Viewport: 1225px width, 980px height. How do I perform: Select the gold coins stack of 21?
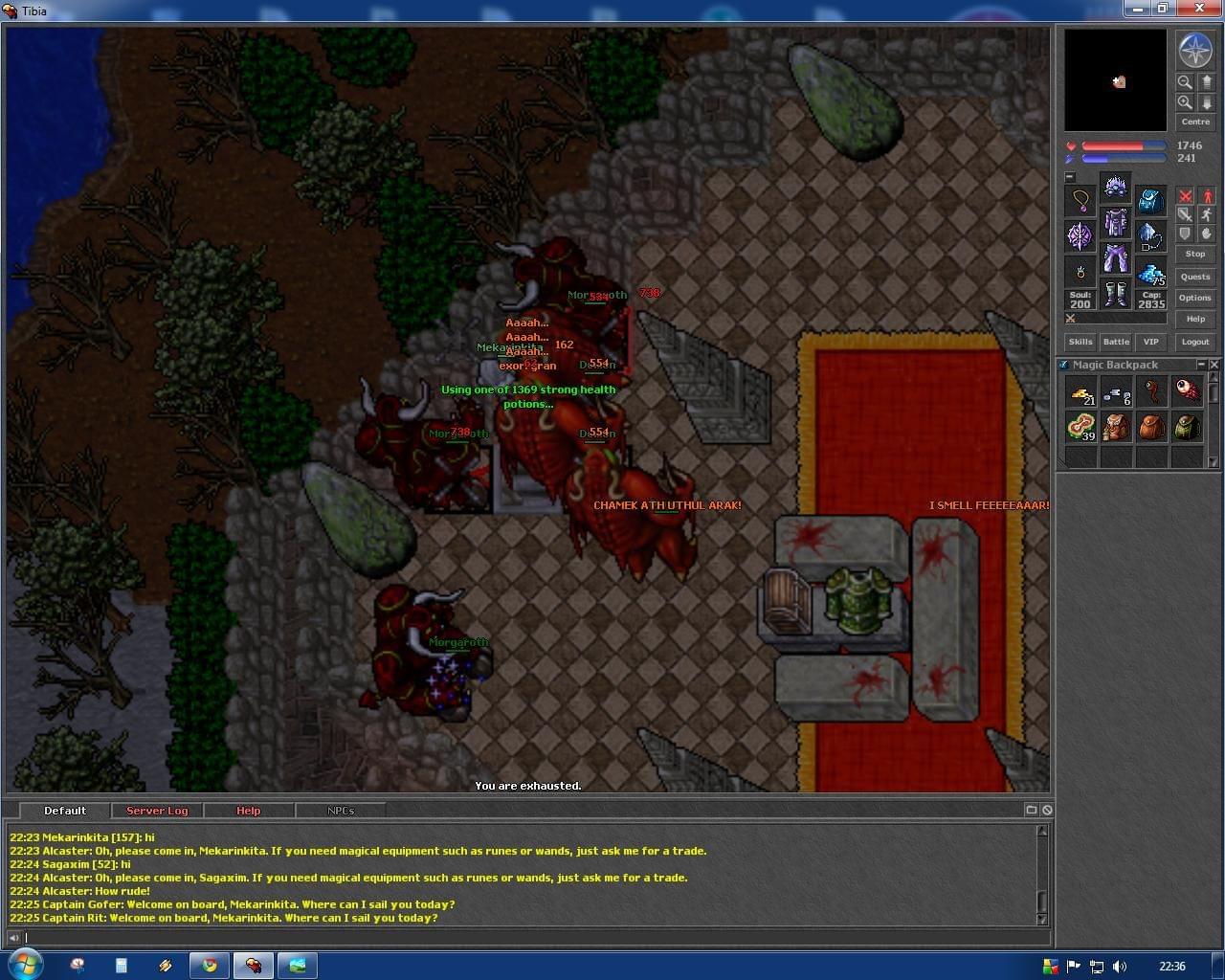click(1081, 392)
